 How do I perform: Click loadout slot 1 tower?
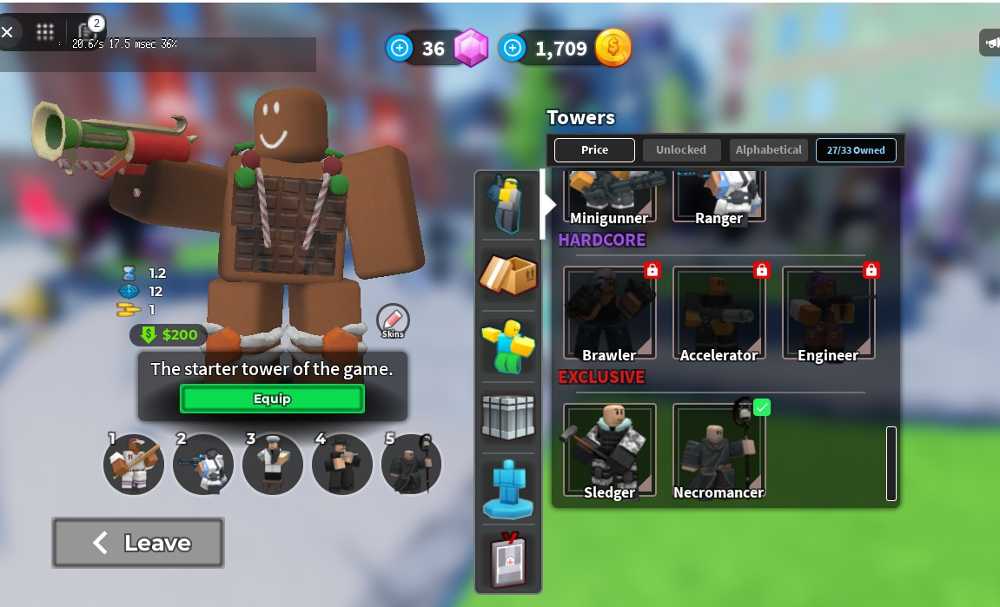click(x=134, y=463)
